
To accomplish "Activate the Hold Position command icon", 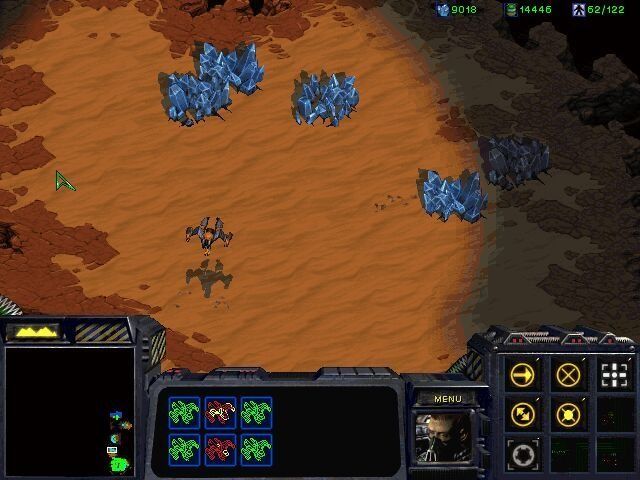I will click(x=568, y=413).
